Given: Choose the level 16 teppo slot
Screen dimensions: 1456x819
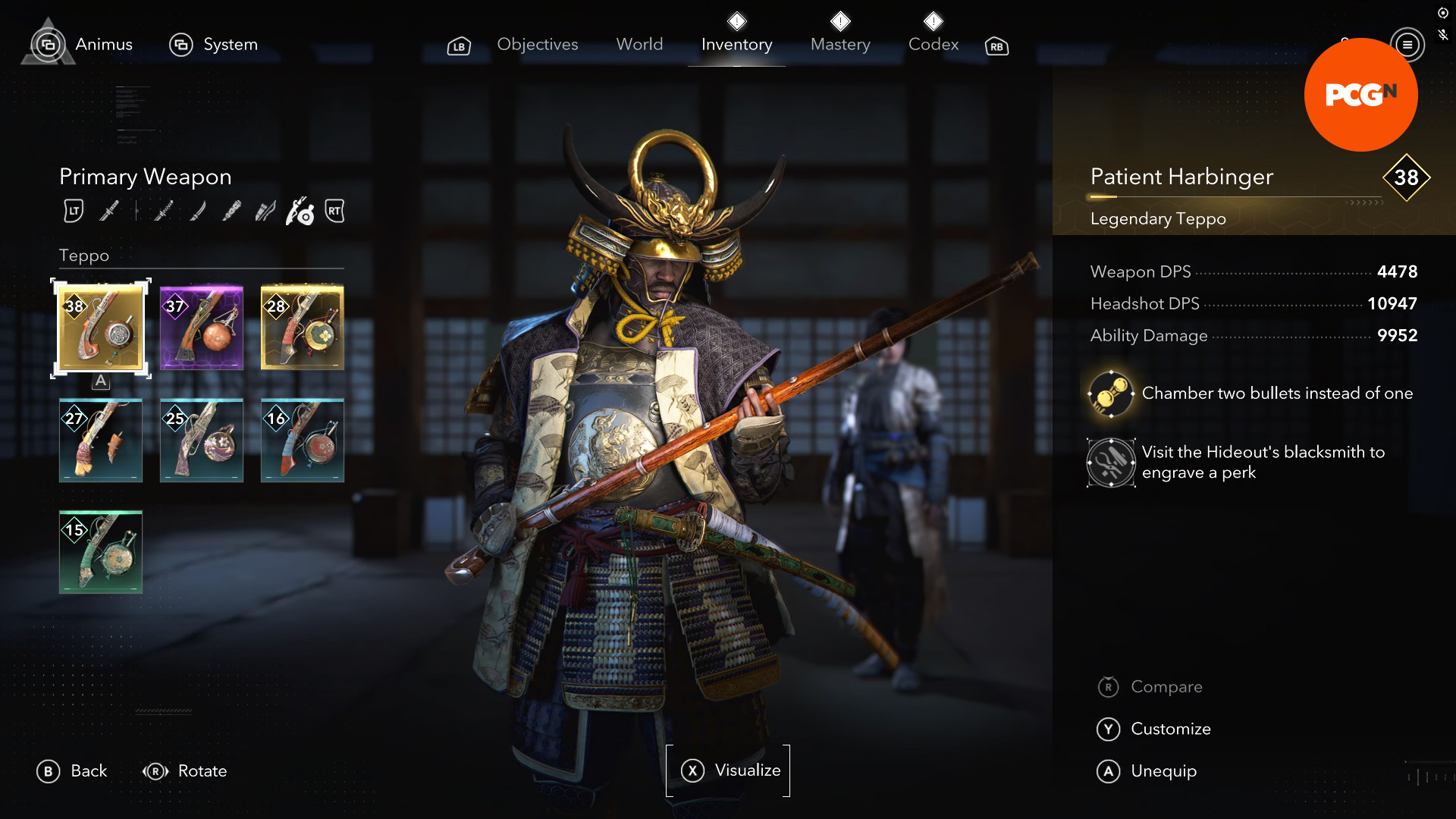Looking at the screenshot, I should click(x=303, y=441).
